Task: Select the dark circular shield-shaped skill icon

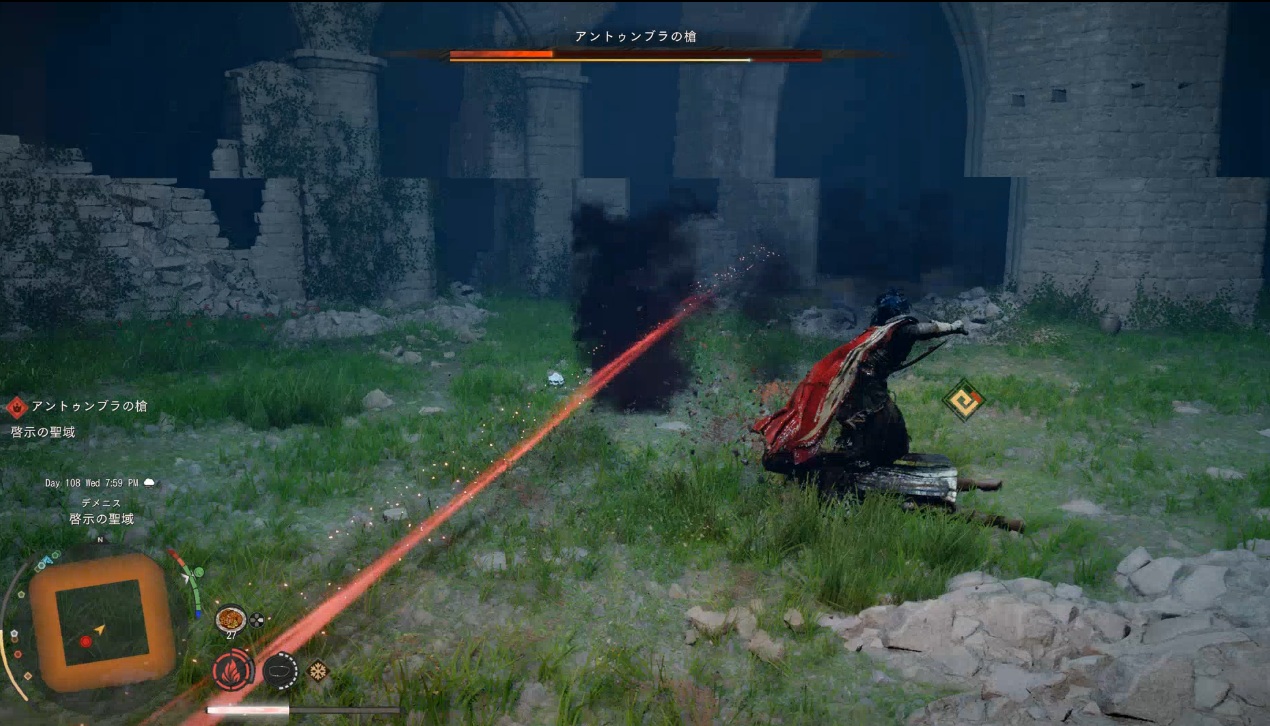Action: pyautogui.click(x=281, y=669)
